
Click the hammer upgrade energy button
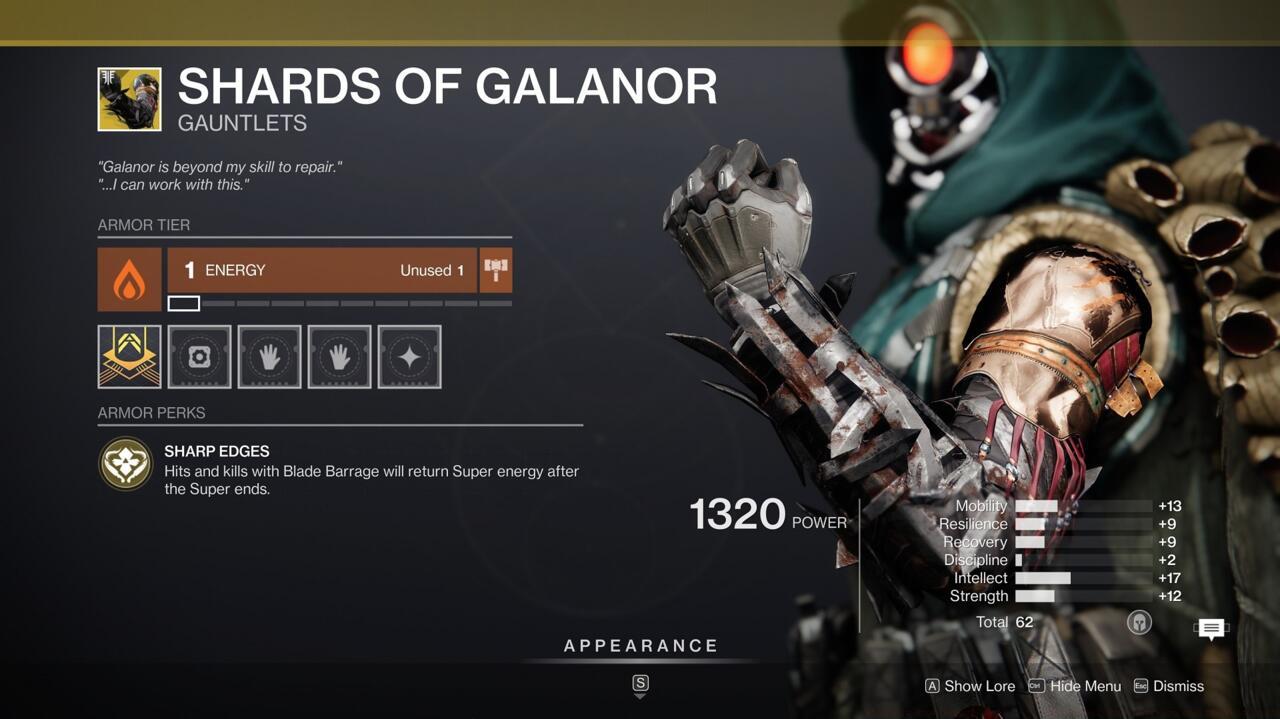[x=496, y=270]
